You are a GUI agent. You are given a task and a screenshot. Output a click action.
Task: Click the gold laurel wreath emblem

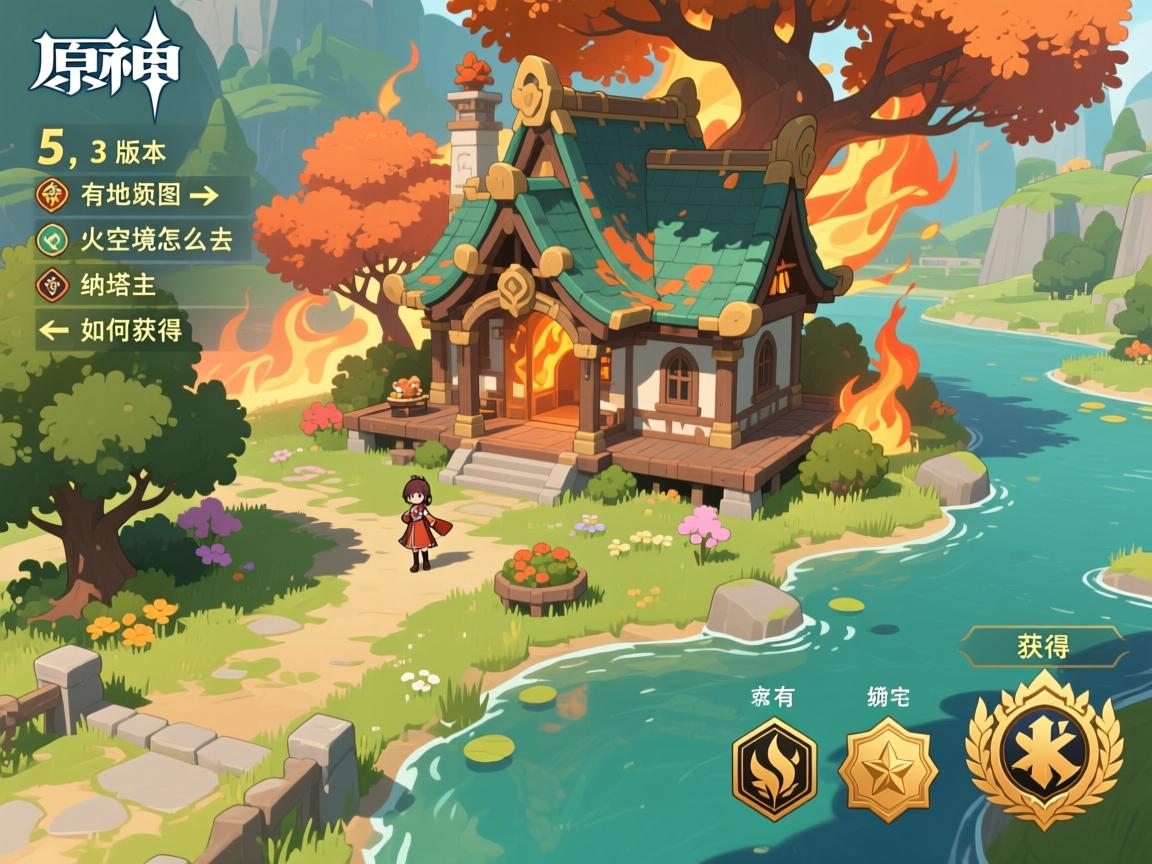(1044, 750)
